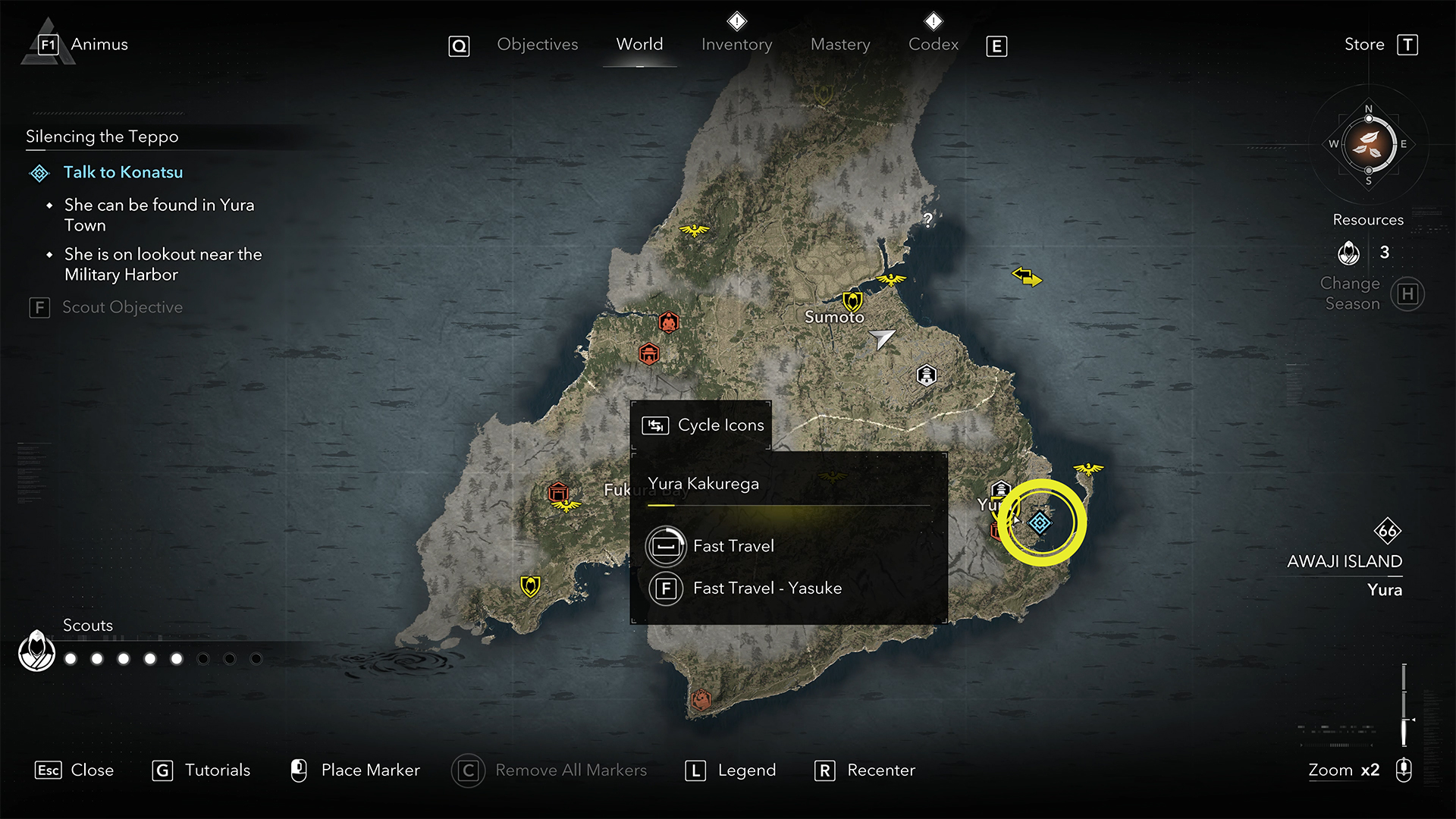Screen dimensions: 1456x819
Task: Click the Sumoto castle map marker
Action: pyautogui.click(x=852, y=301)
